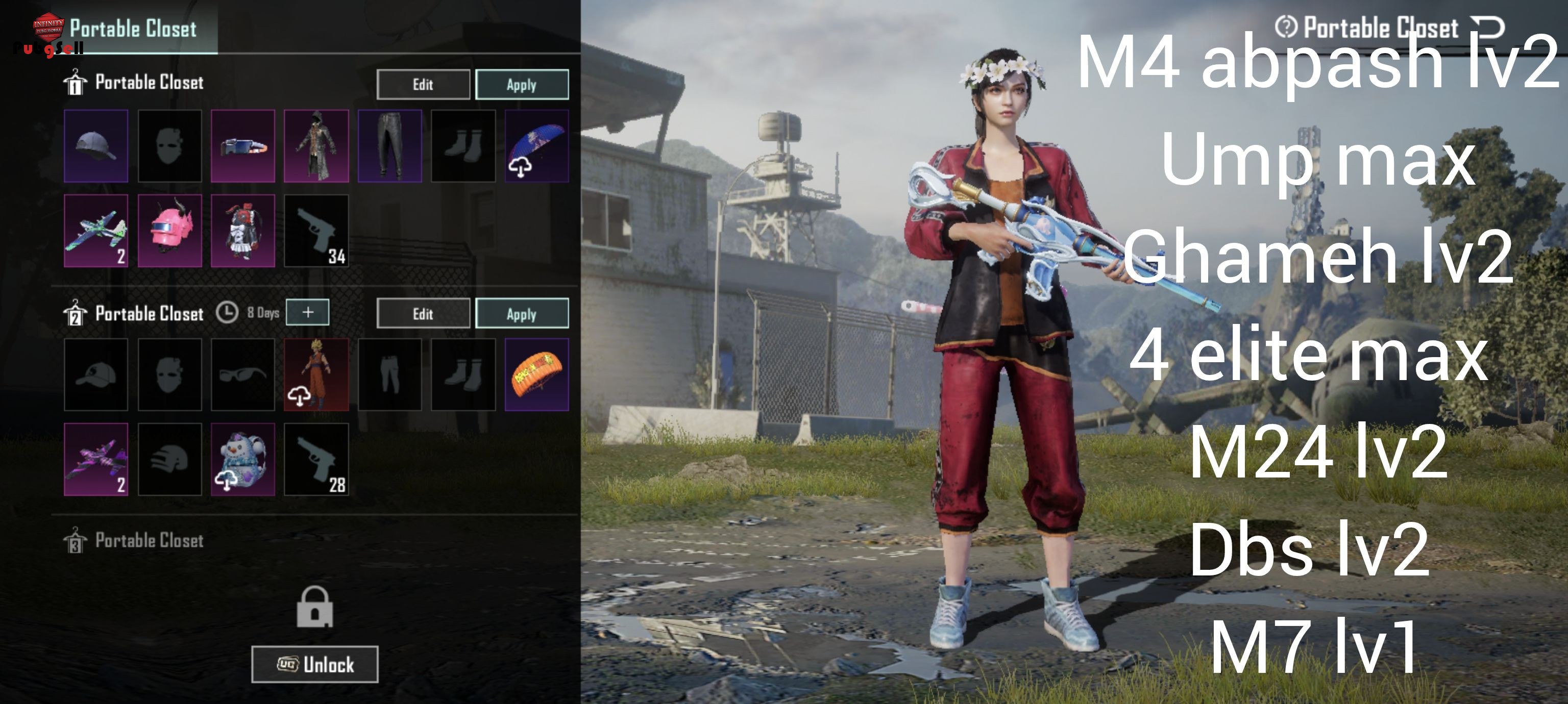
Task: Go back using the return arrow
Action: (1487, 28)
